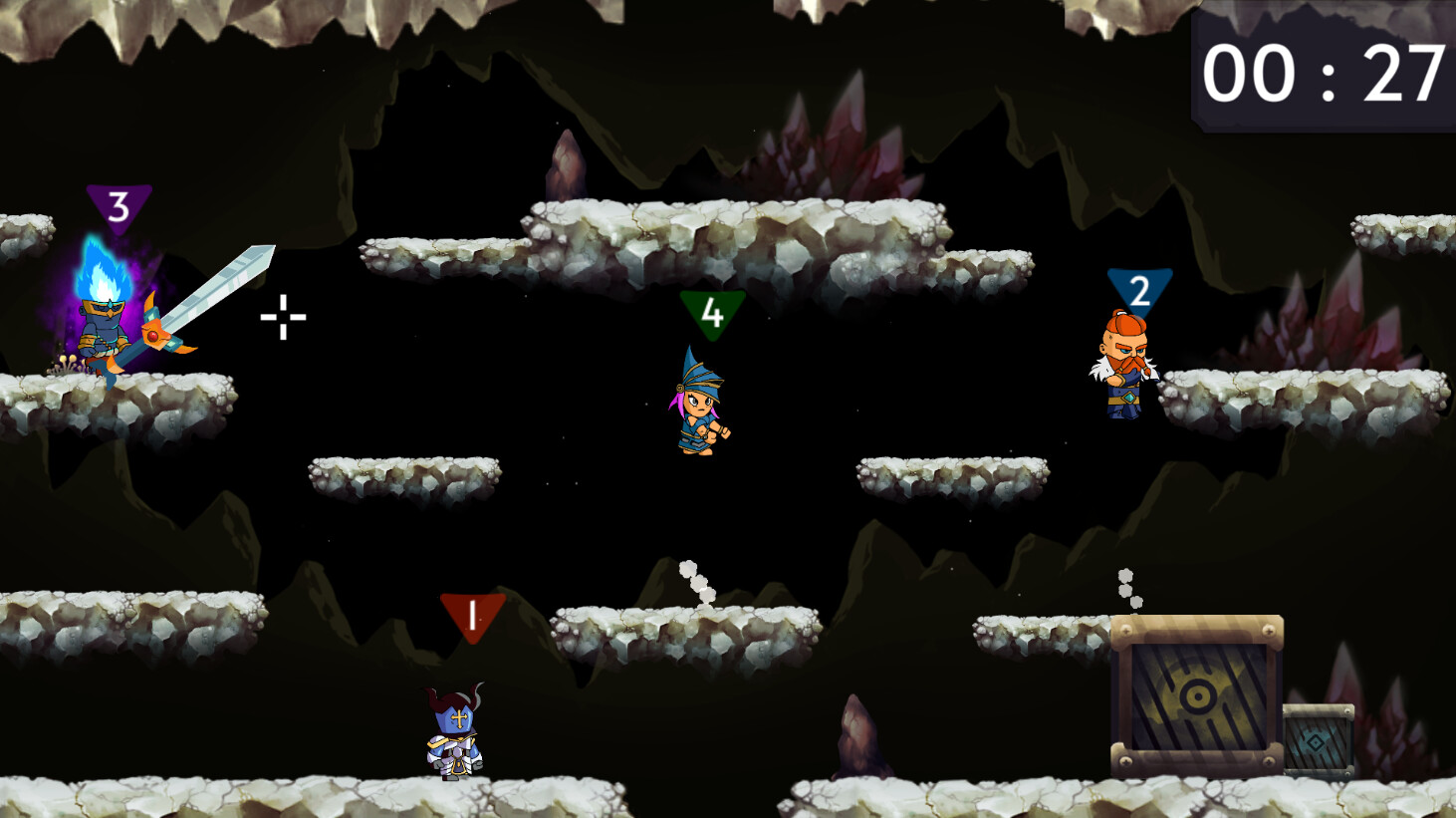Select the orange-bearded viking character
The width and height of the screenshot is (1456, 818).
pos(1123,369)
